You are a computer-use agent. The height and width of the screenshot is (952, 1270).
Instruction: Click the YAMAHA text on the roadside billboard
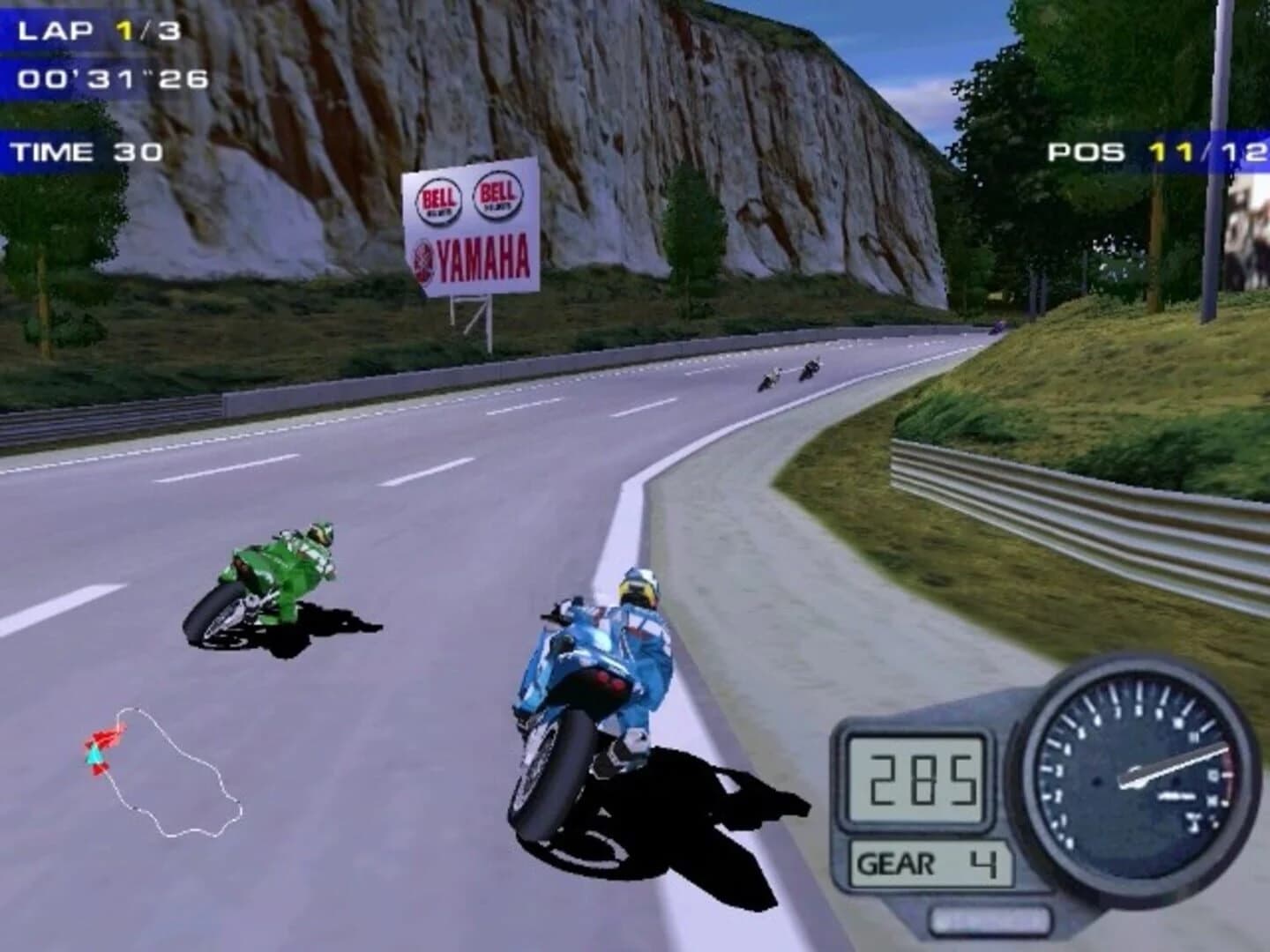point(481,257)
